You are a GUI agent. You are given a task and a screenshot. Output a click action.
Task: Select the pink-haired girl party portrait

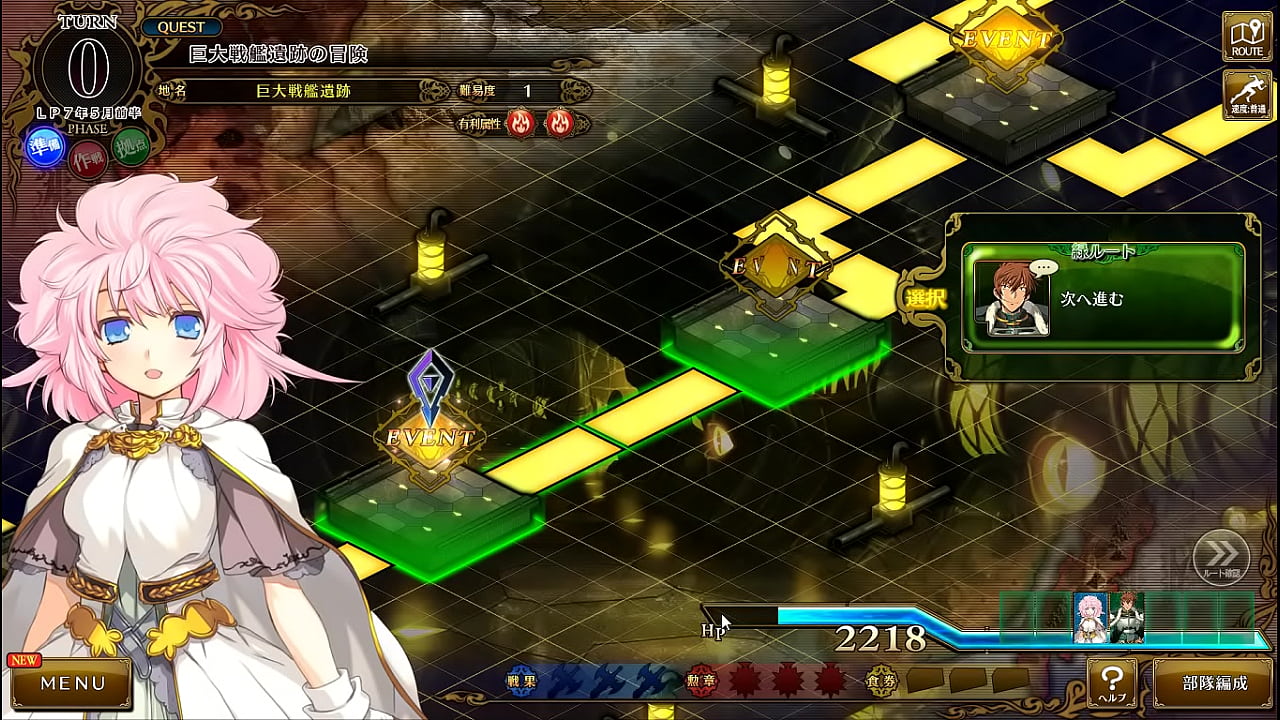1090,617
